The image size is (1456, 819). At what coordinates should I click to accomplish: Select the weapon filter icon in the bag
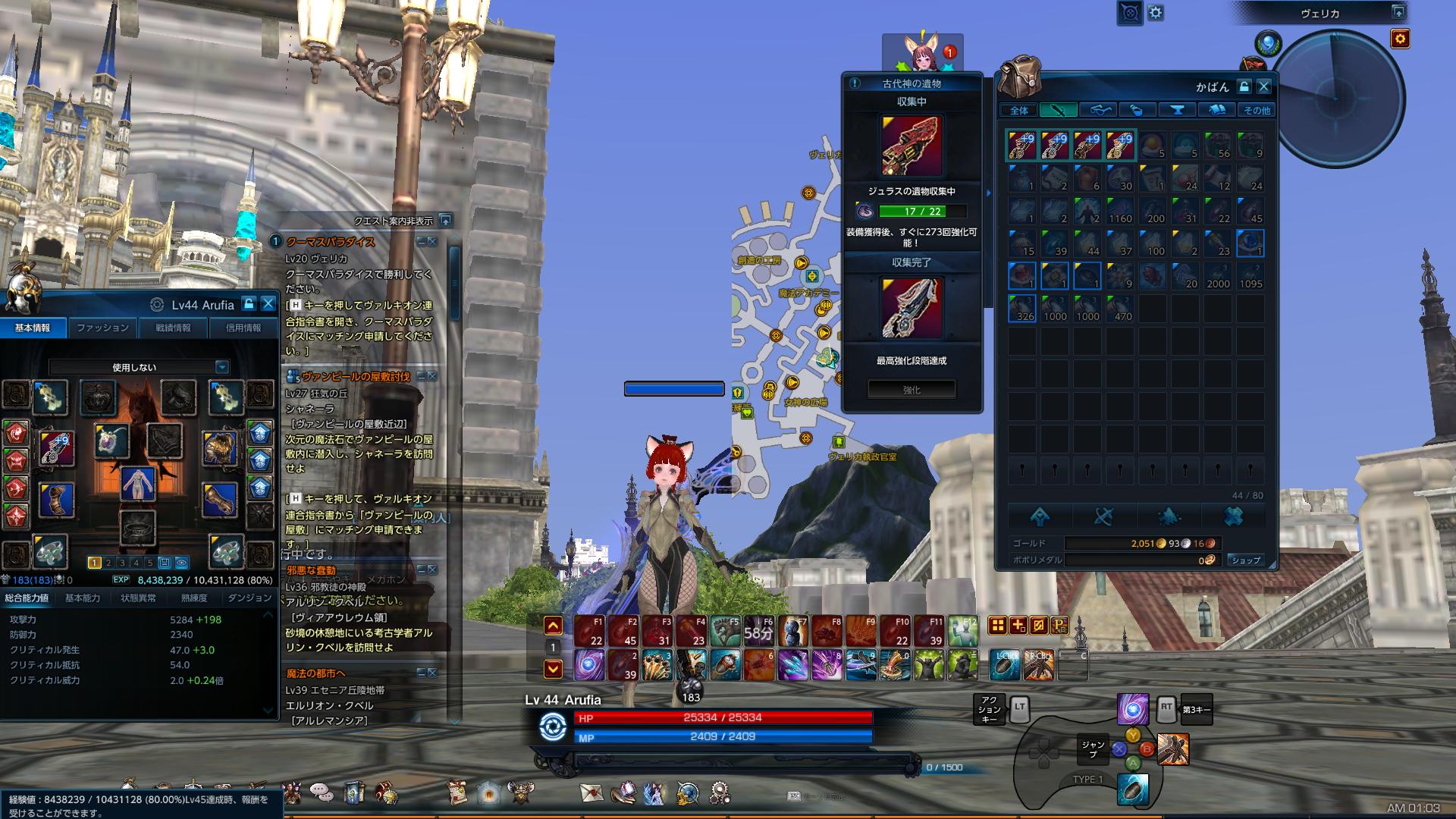(1059, 110)
